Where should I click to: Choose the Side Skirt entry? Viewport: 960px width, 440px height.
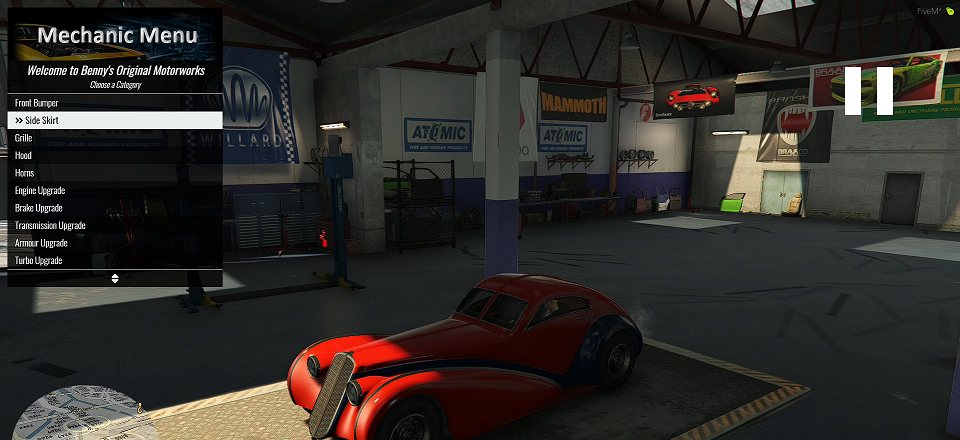[x=114, y=120]
